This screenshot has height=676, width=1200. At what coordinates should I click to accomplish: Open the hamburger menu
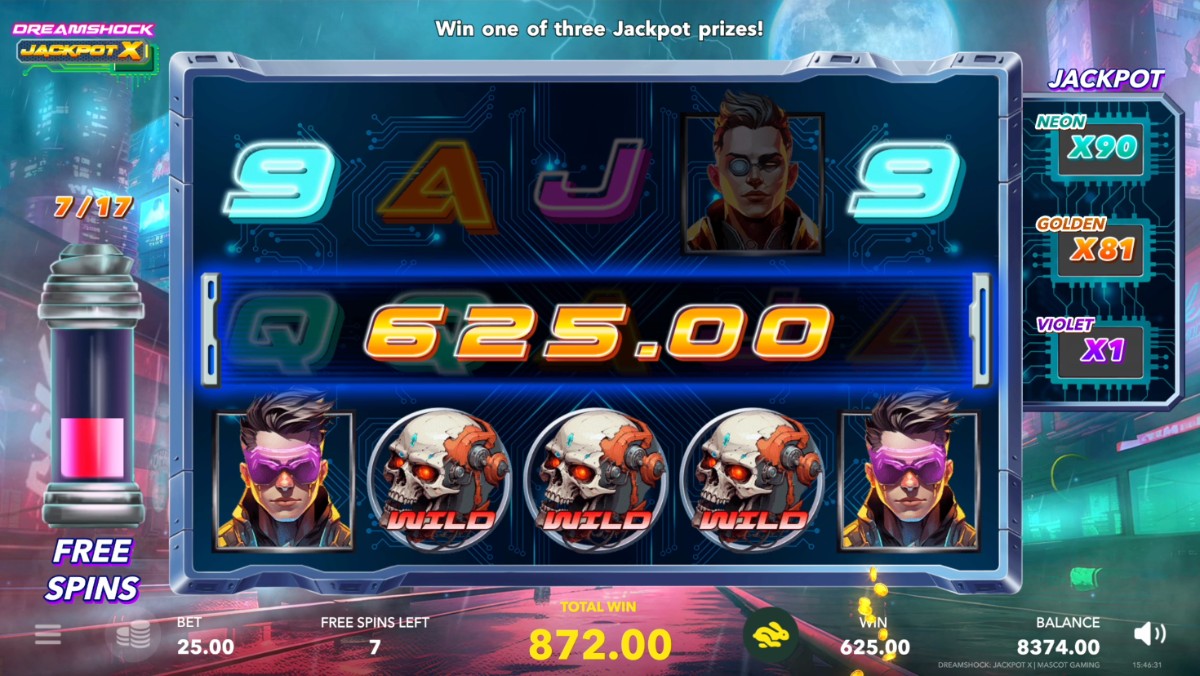tap(48, 634)
